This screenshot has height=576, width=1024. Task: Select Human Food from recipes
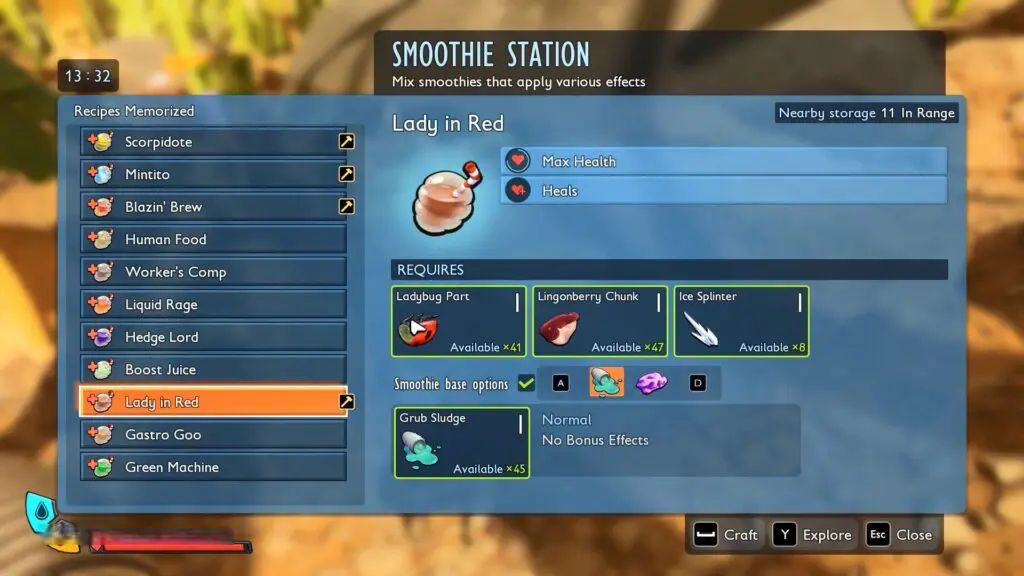[213, 240]
